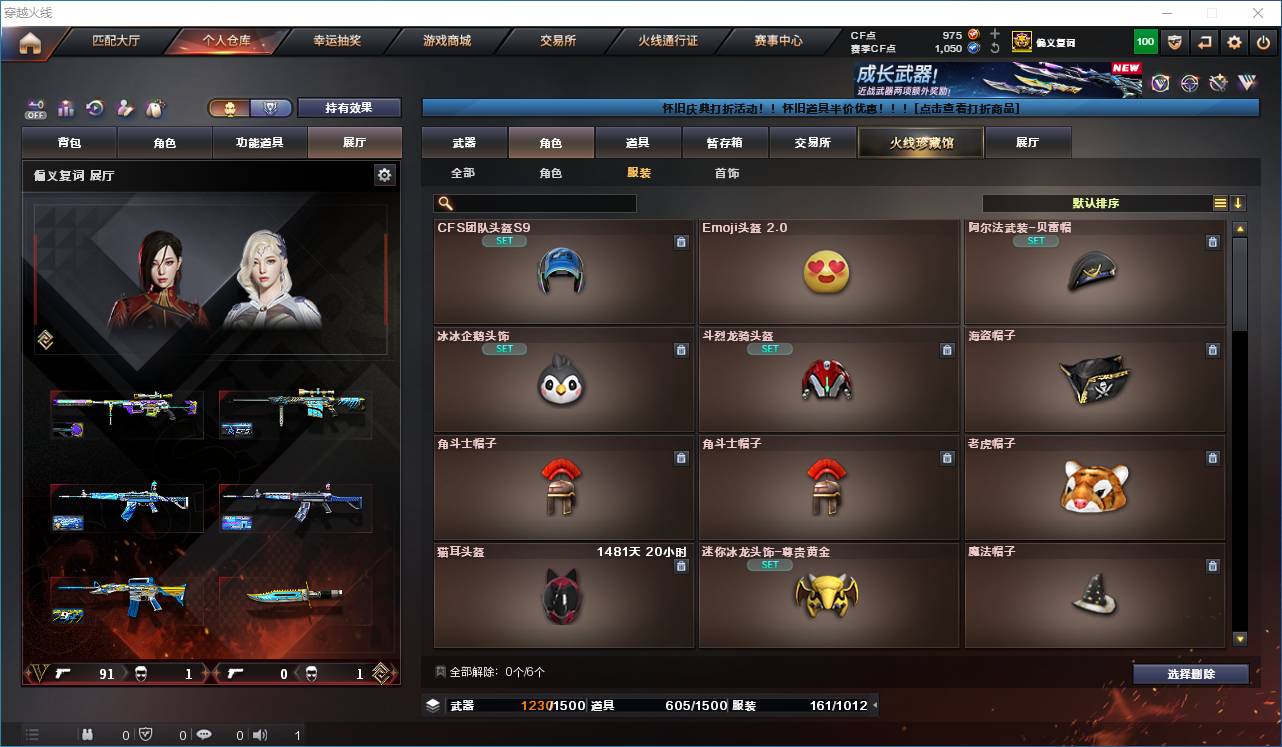Open the gear icon beside the 展厅 header

(x=385, y=174)
